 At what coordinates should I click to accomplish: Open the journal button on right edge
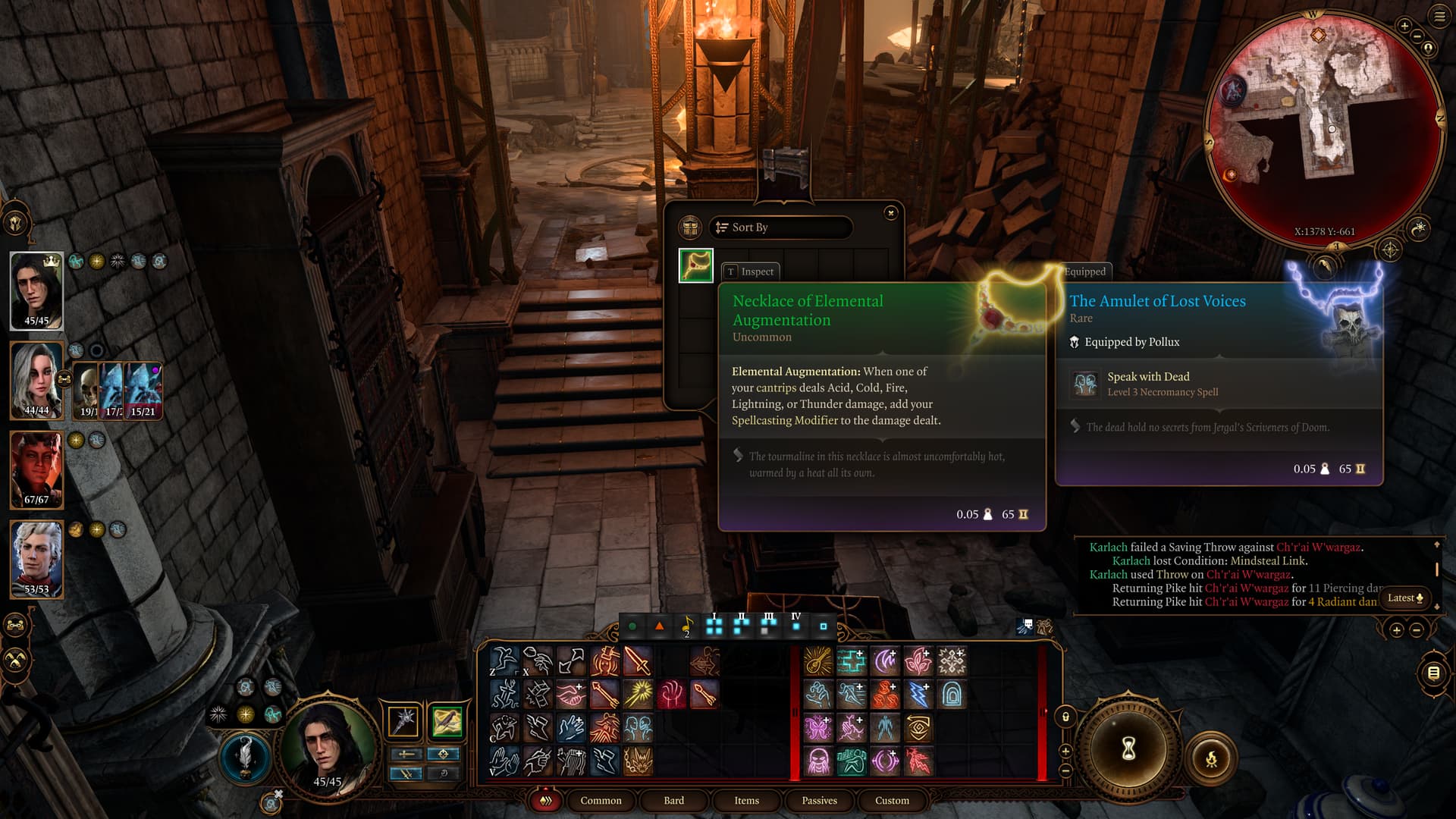tap(1433, 673)
